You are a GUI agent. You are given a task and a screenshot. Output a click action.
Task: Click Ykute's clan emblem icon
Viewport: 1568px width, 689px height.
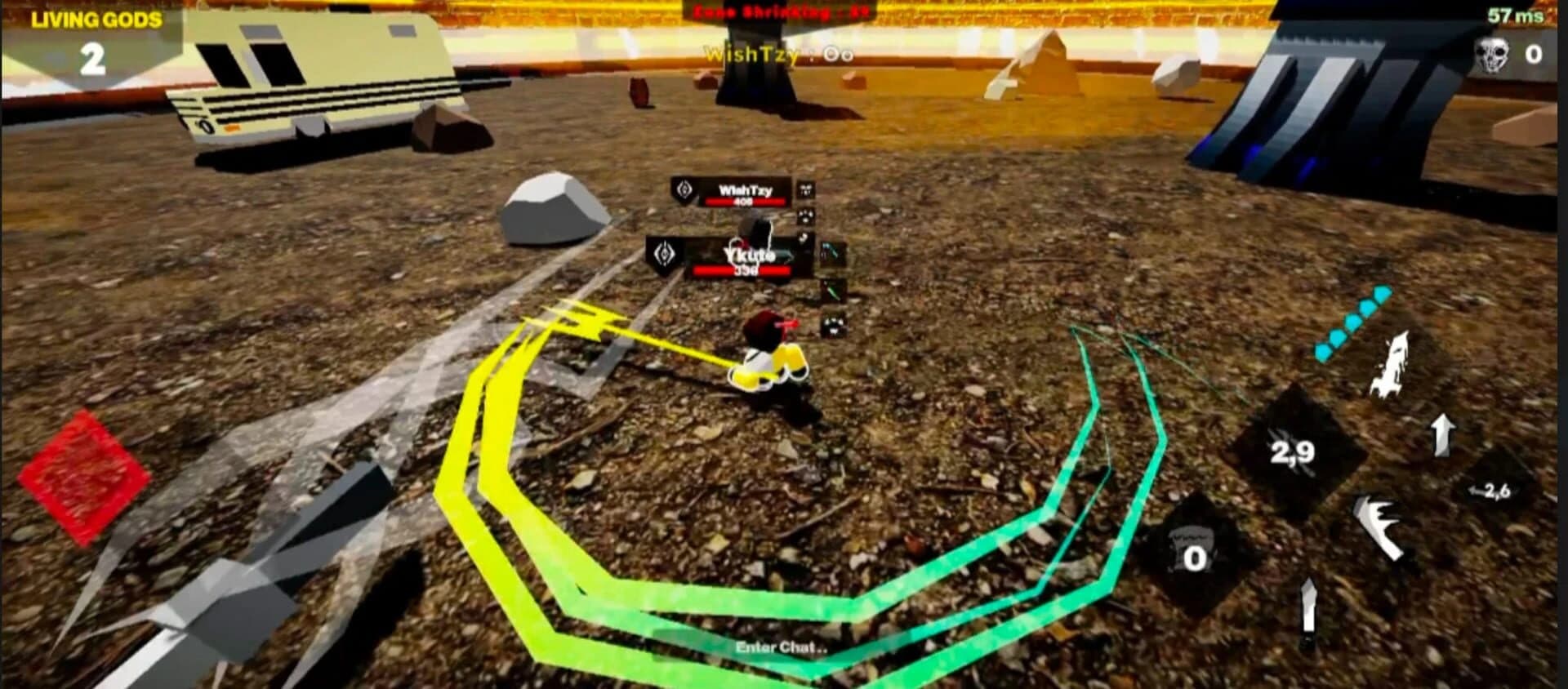[665, 254]
